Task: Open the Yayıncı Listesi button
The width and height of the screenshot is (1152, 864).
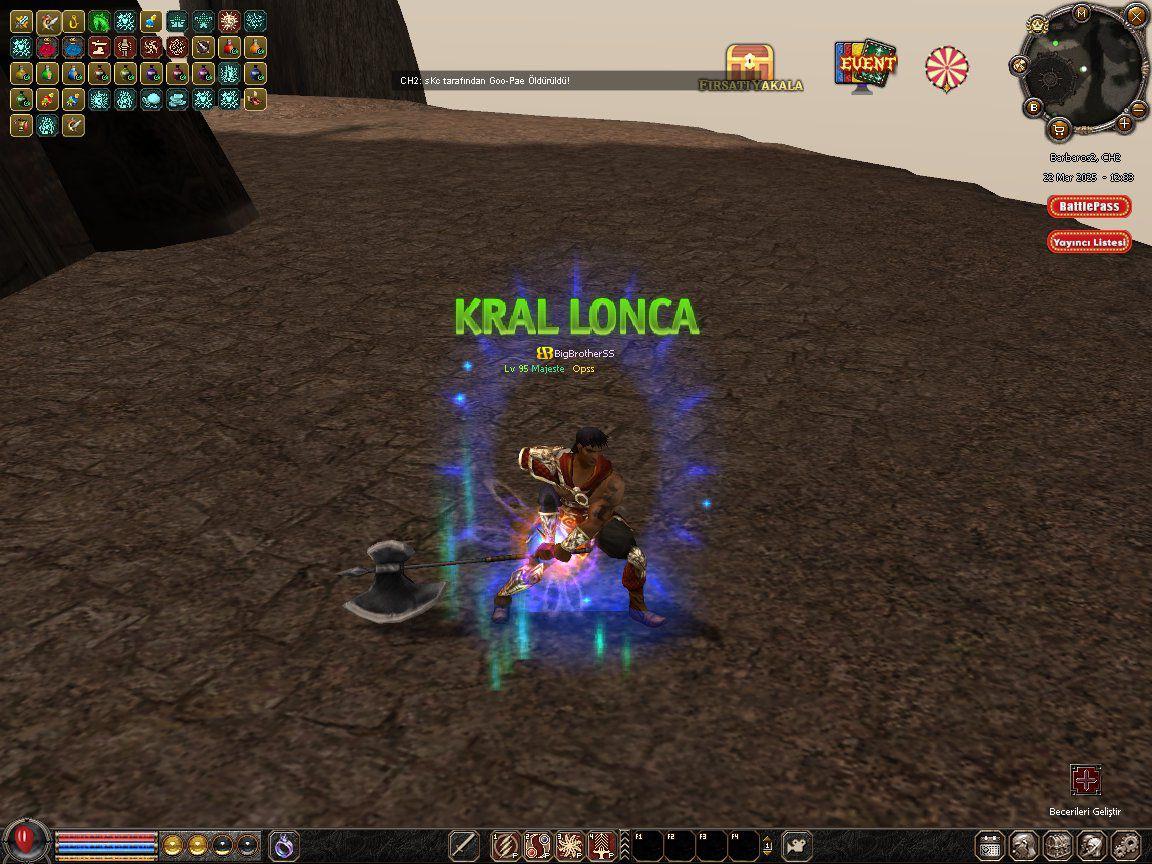Action: coord(1089,242)
